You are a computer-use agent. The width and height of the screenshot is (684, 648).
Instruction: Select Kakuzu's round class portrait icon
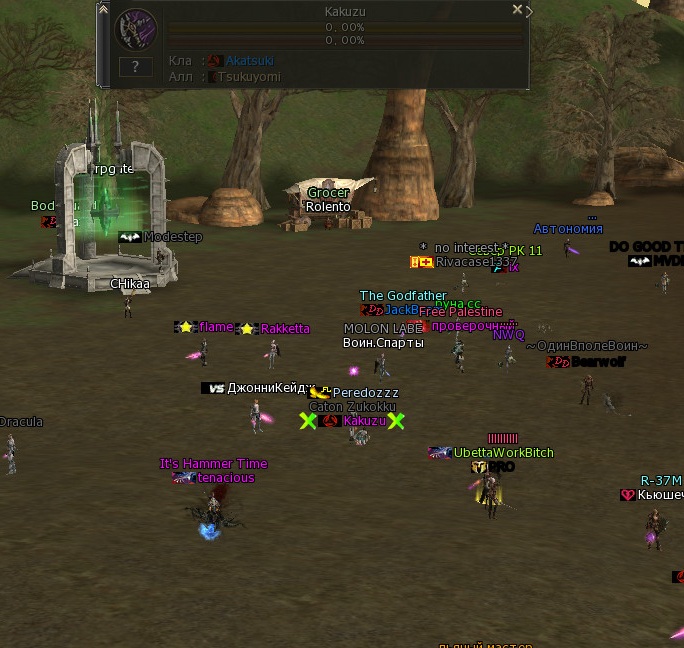[x=136, y=30]
